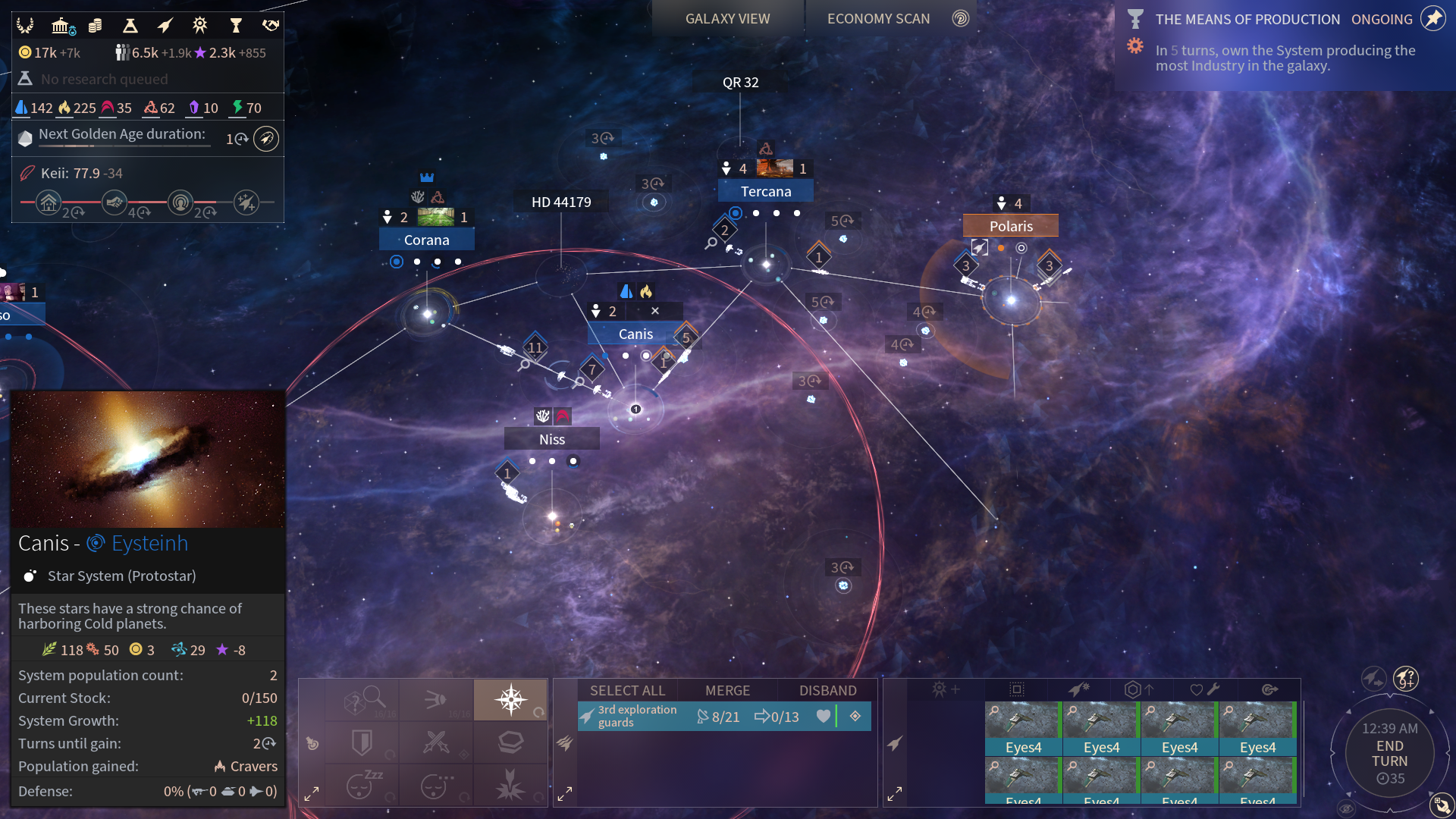Image resolution: width=1456 pixels, height=819 pixels.
Task: Select the Corana system label
Action: coord(426,240)
